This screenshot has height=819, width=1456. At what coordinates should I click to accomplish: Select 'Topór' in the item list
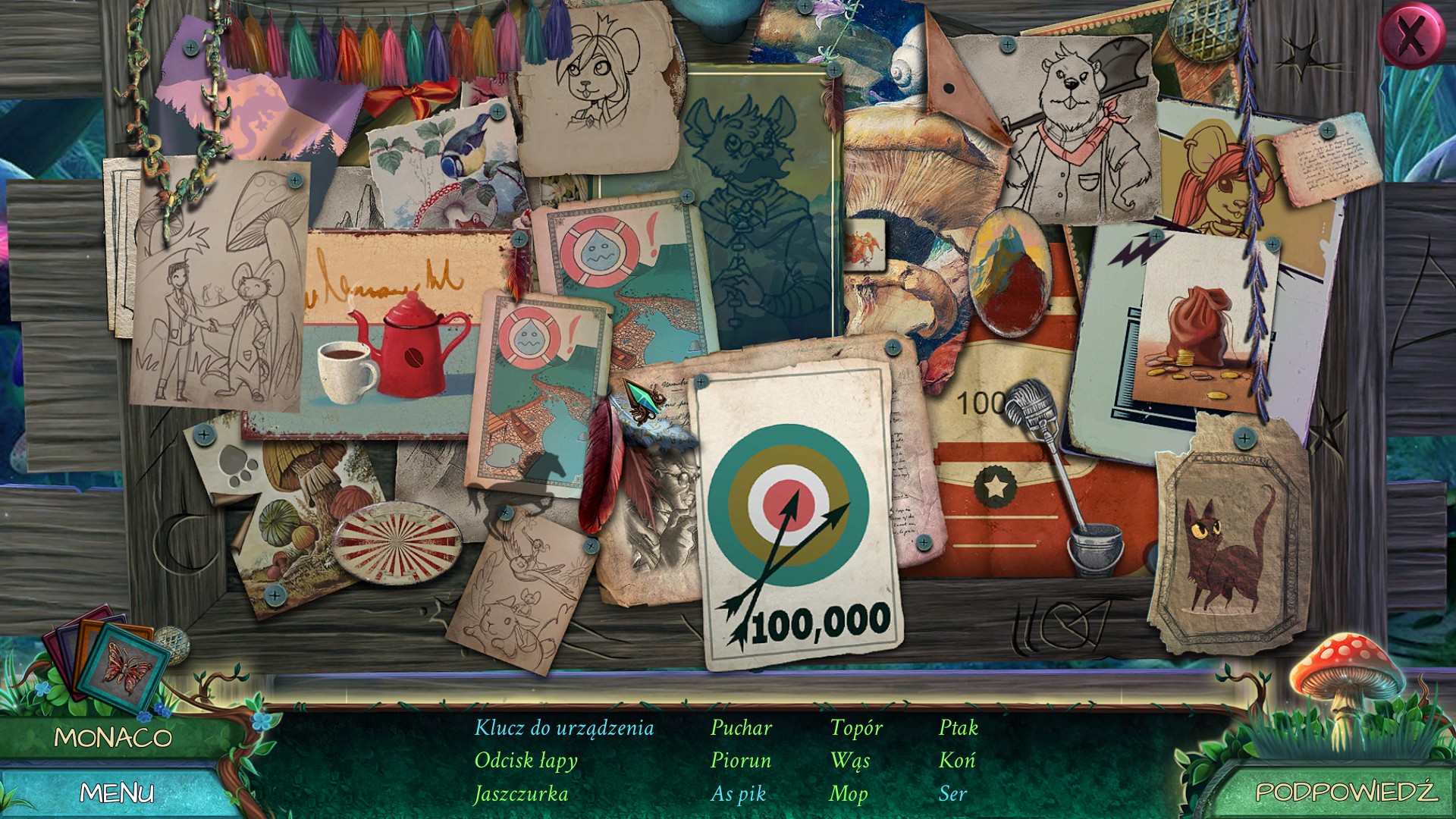click(x=856, y=728)
